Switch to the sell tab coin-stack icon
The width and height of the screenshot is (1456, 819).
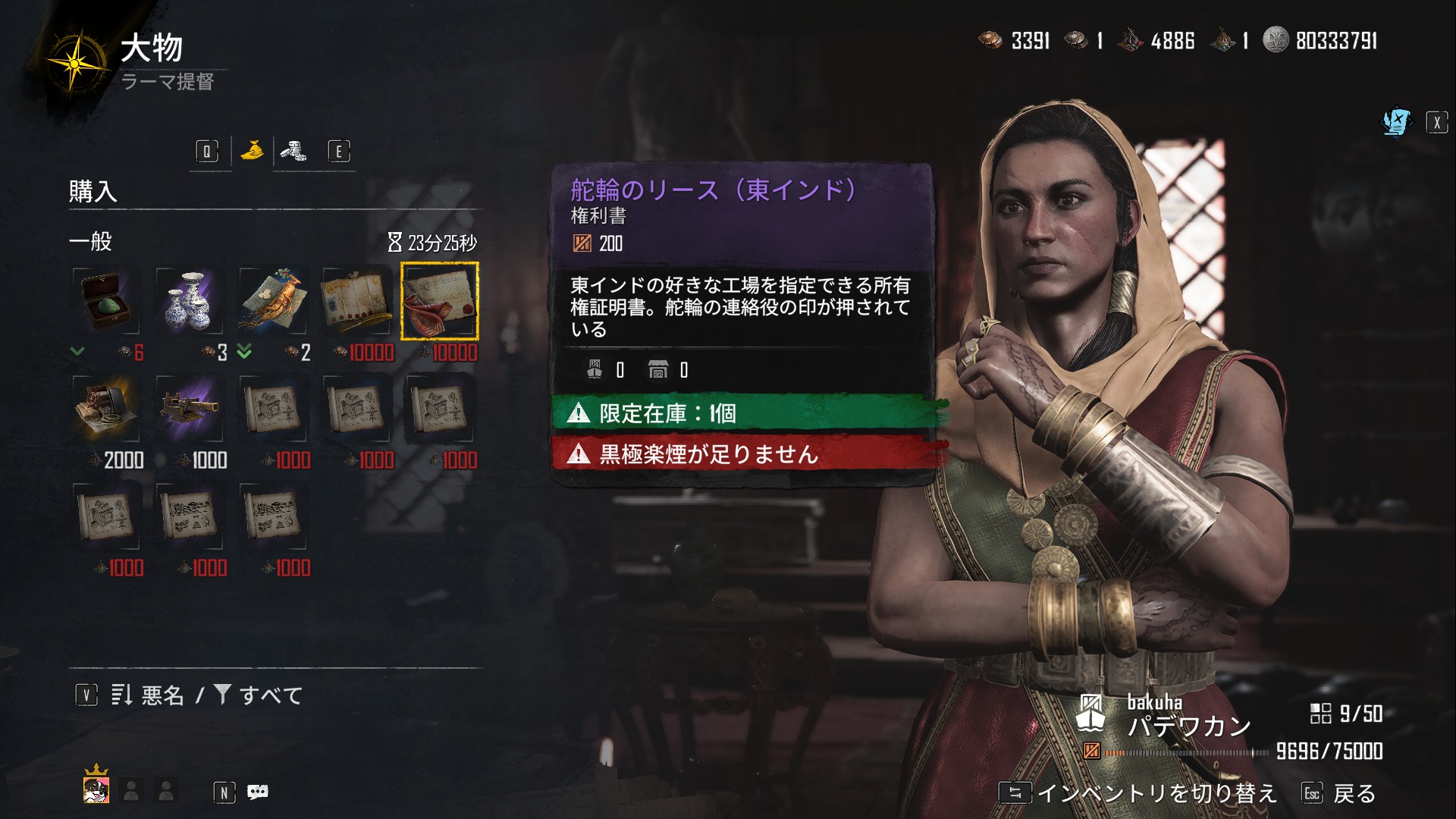pyautogui.click(x=293, y=151)
